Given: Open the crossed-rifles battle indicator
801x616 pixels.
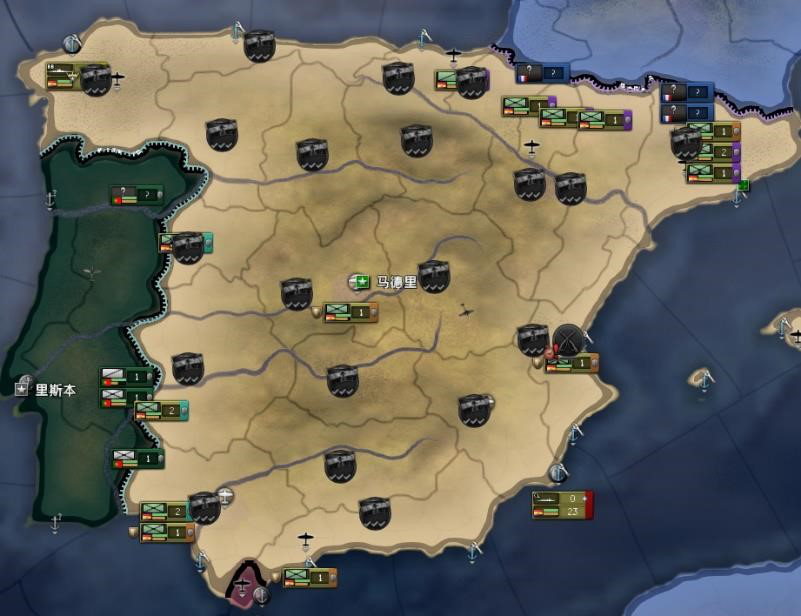Looking at the screenshot, I should pyautogui.click(x=570, y=338).
